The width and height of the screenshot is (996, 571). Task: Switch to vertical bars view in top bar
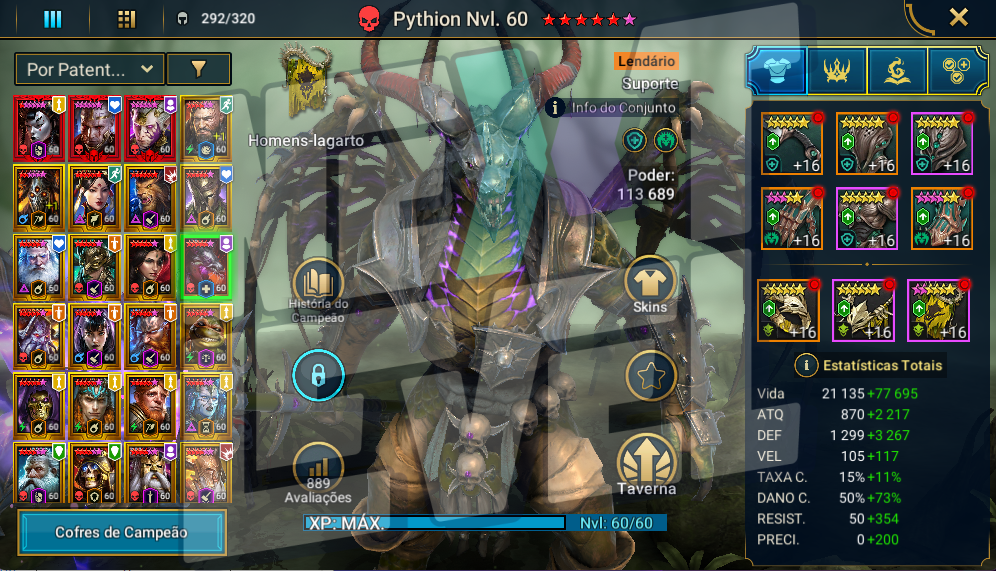pyautogui.click(x=53, y=18)
